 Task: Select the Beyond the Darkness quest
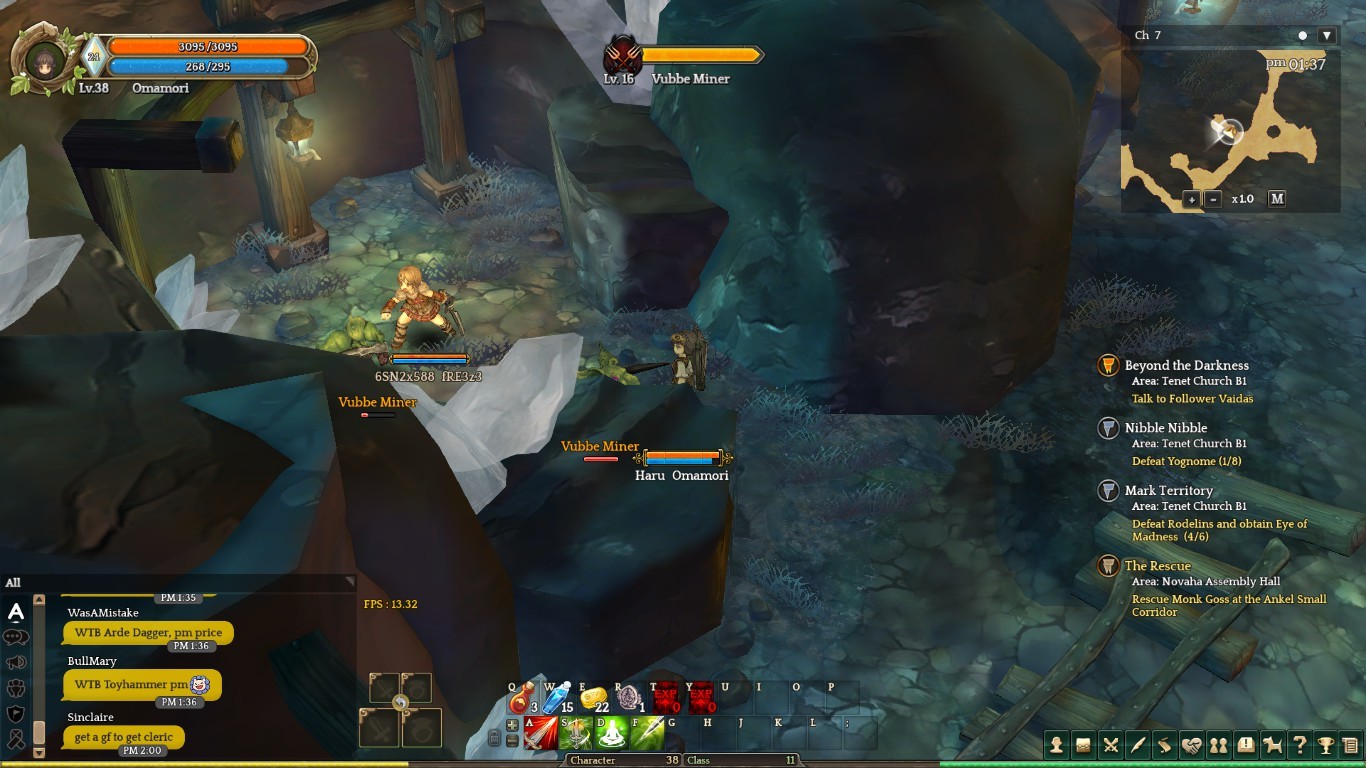pyautogui.click(x=1186, y=366)
